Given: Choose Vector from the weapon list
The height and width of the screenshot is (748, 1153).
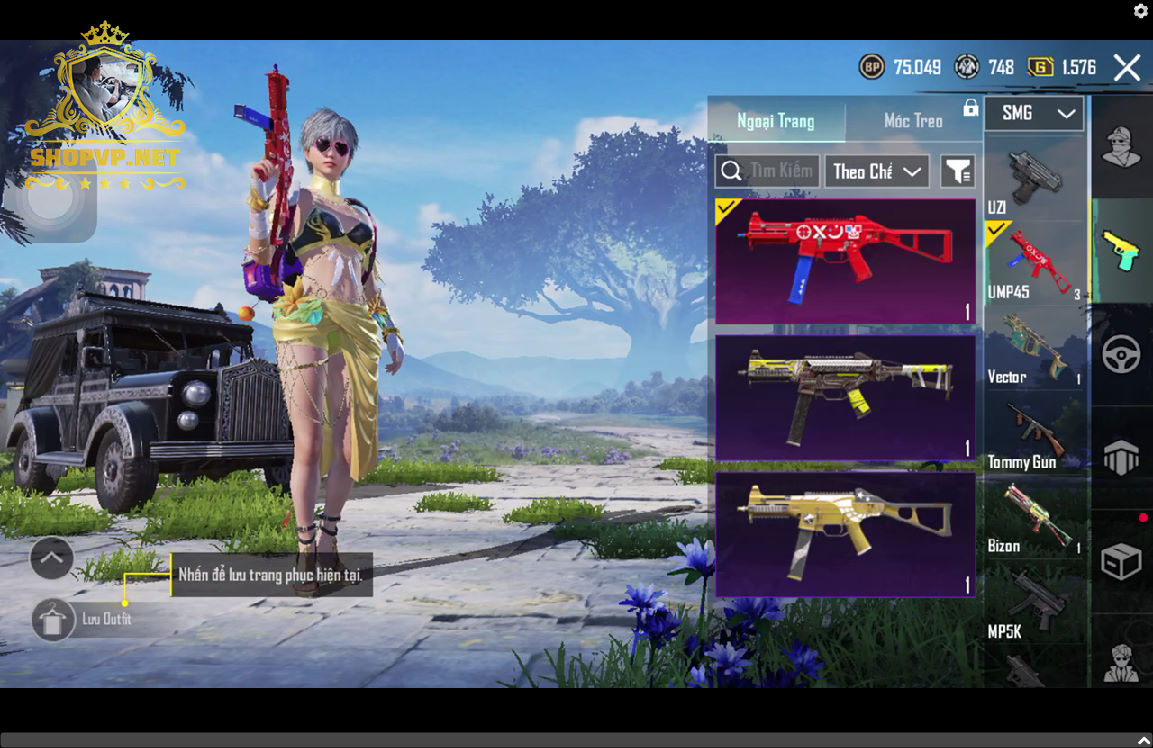Looking at the screenshot, I should 1034,350.
